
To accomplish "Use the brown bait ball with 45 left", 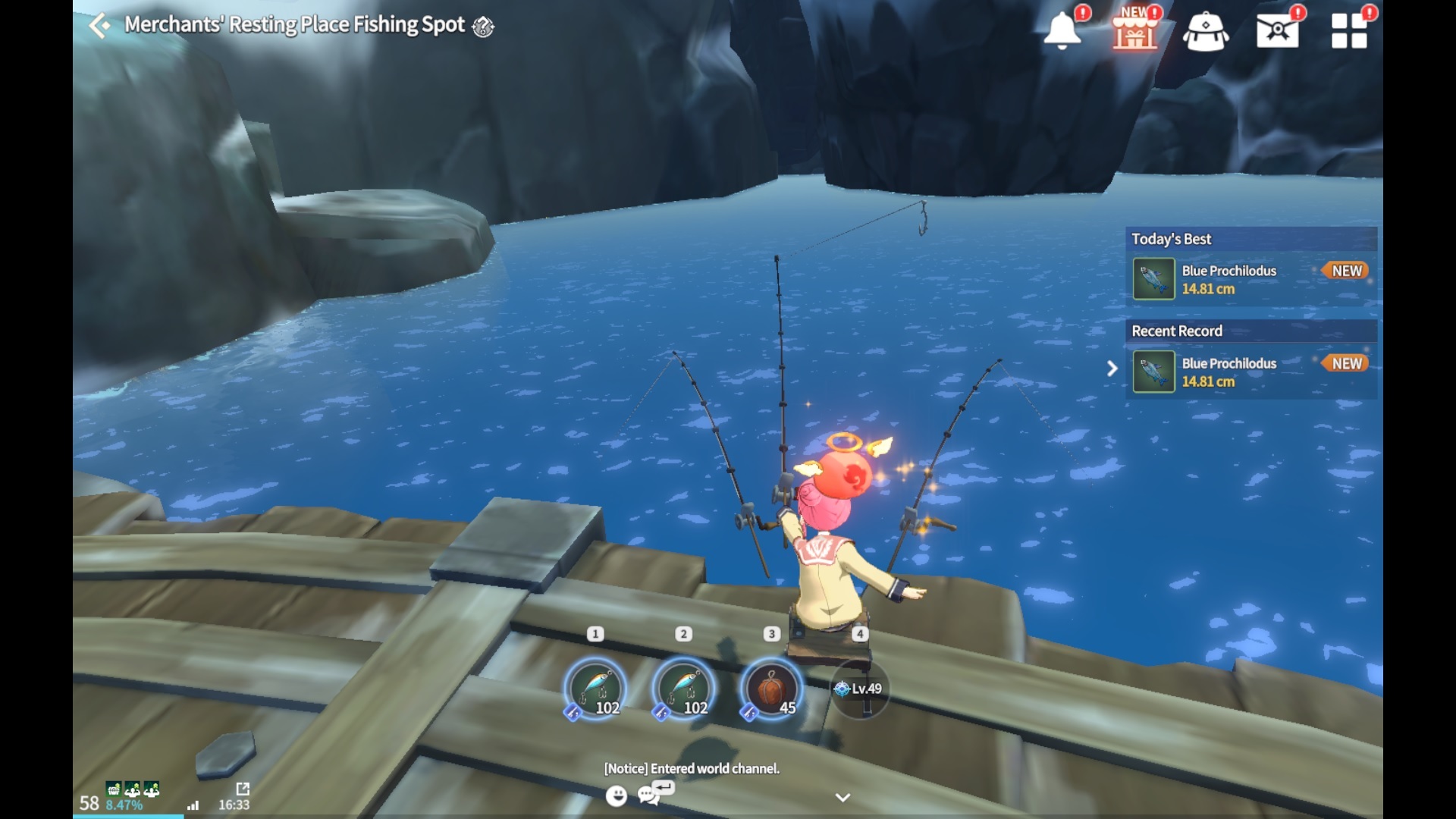I will click(x=771, y=688).
